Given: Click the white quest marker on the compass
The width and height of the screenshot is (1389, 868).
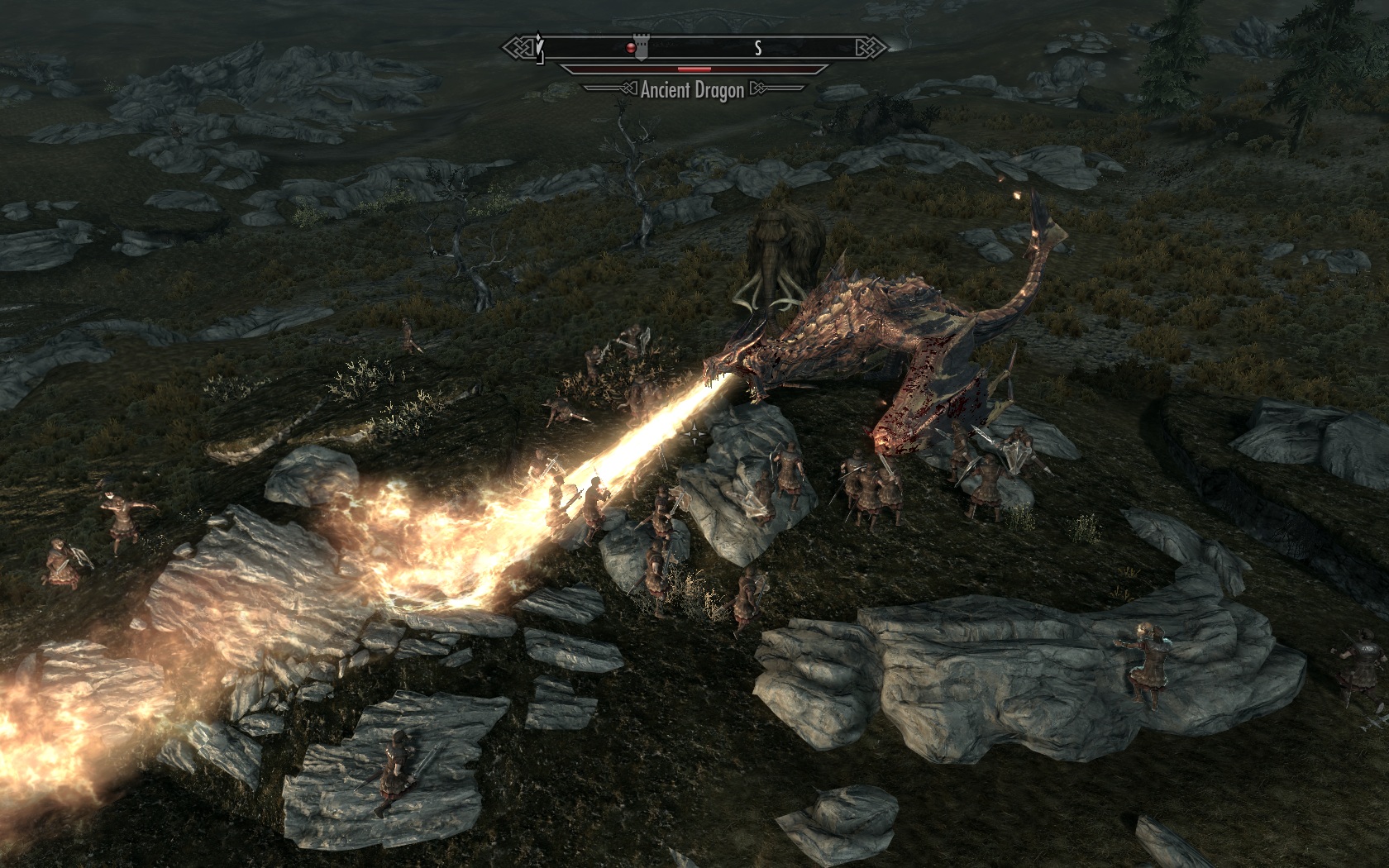Looking at the screenshot, I should (x=538, y=47).
